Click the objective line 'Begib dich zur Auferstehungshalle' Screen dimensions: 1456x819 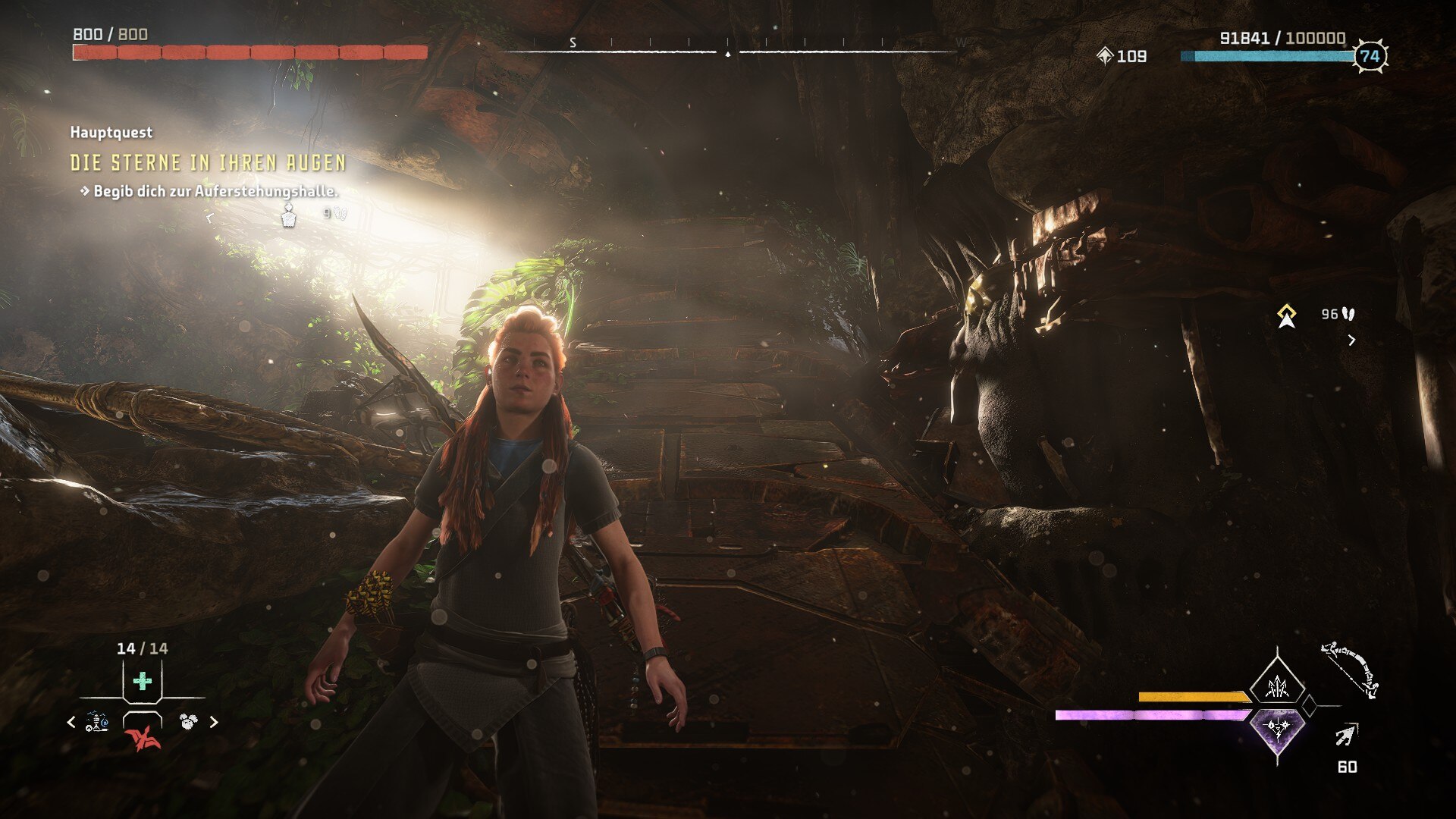pos(215,191)
